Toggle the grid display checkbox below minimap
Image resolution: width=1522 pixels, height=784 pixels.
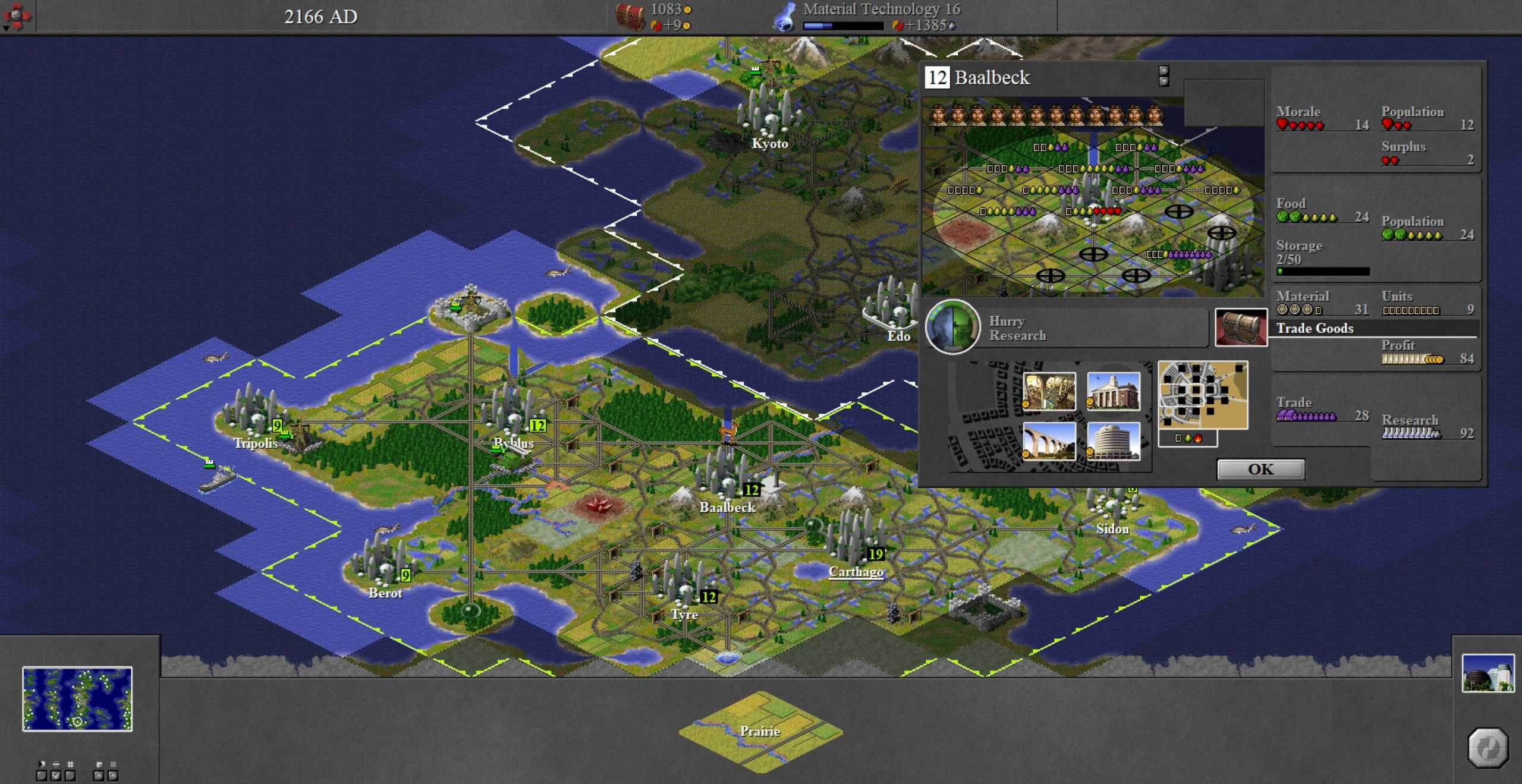click(x=70, y=775)
